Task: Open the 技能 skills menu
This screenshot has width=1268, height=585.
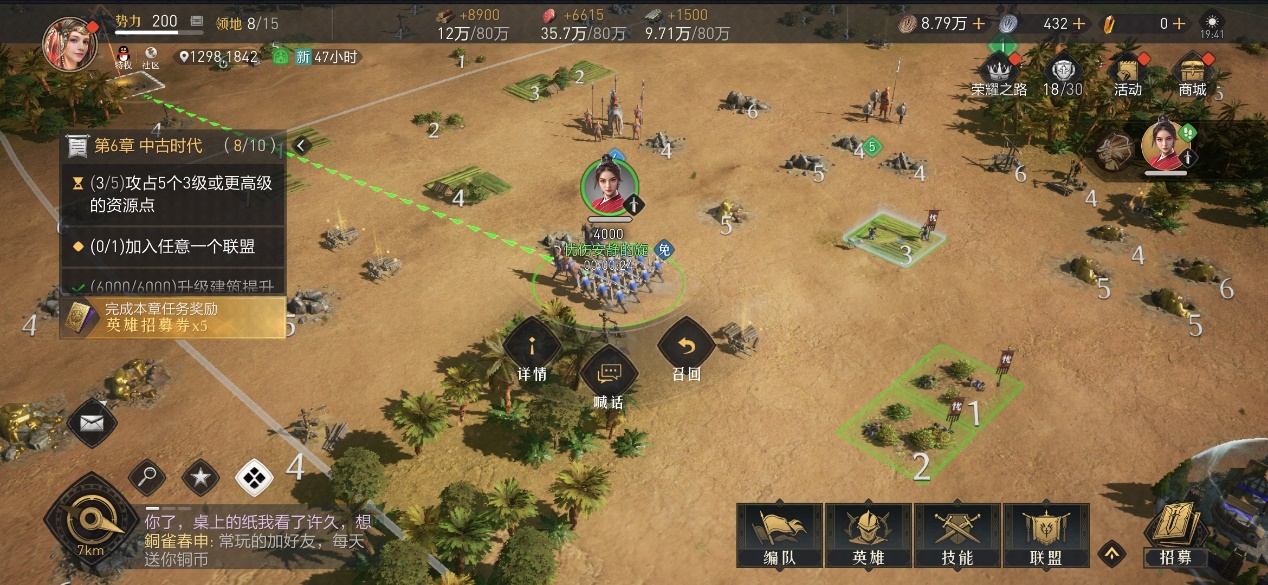Action: tap(956, 535)
